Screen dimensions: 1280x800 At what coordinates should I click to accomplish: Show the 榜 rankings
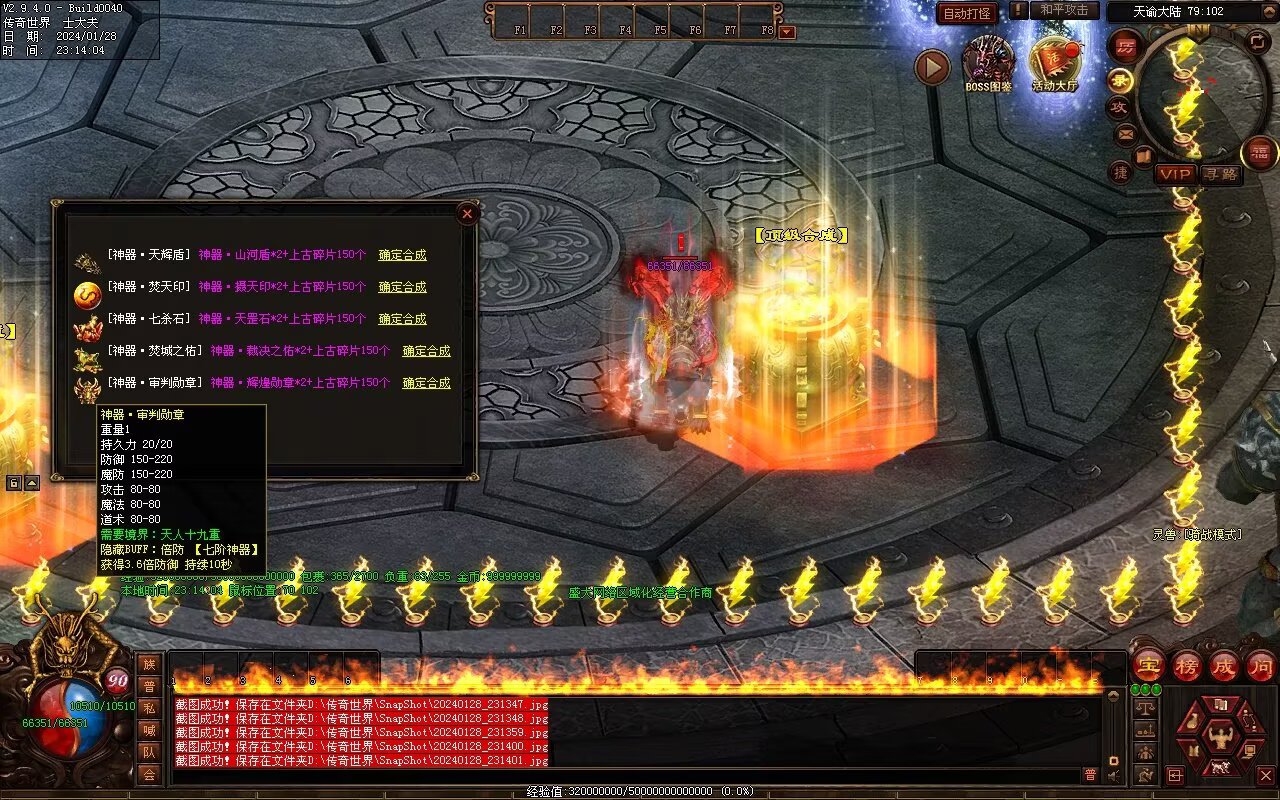coord(1187,665)
